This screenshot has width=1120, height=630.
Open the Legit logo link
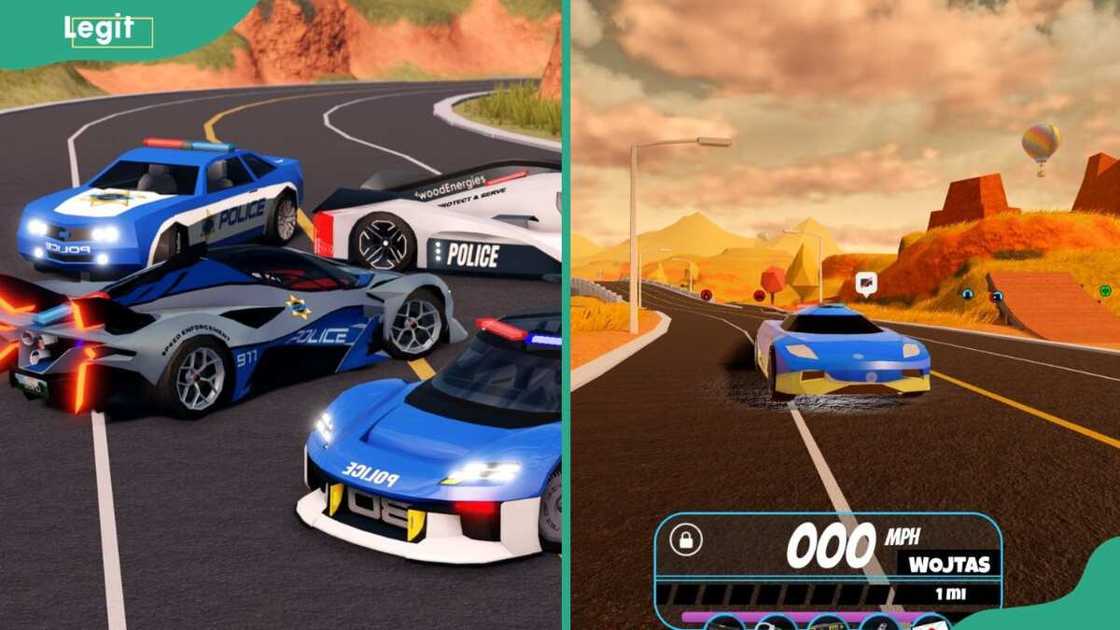pyautogui.click(x=108, y=31)
